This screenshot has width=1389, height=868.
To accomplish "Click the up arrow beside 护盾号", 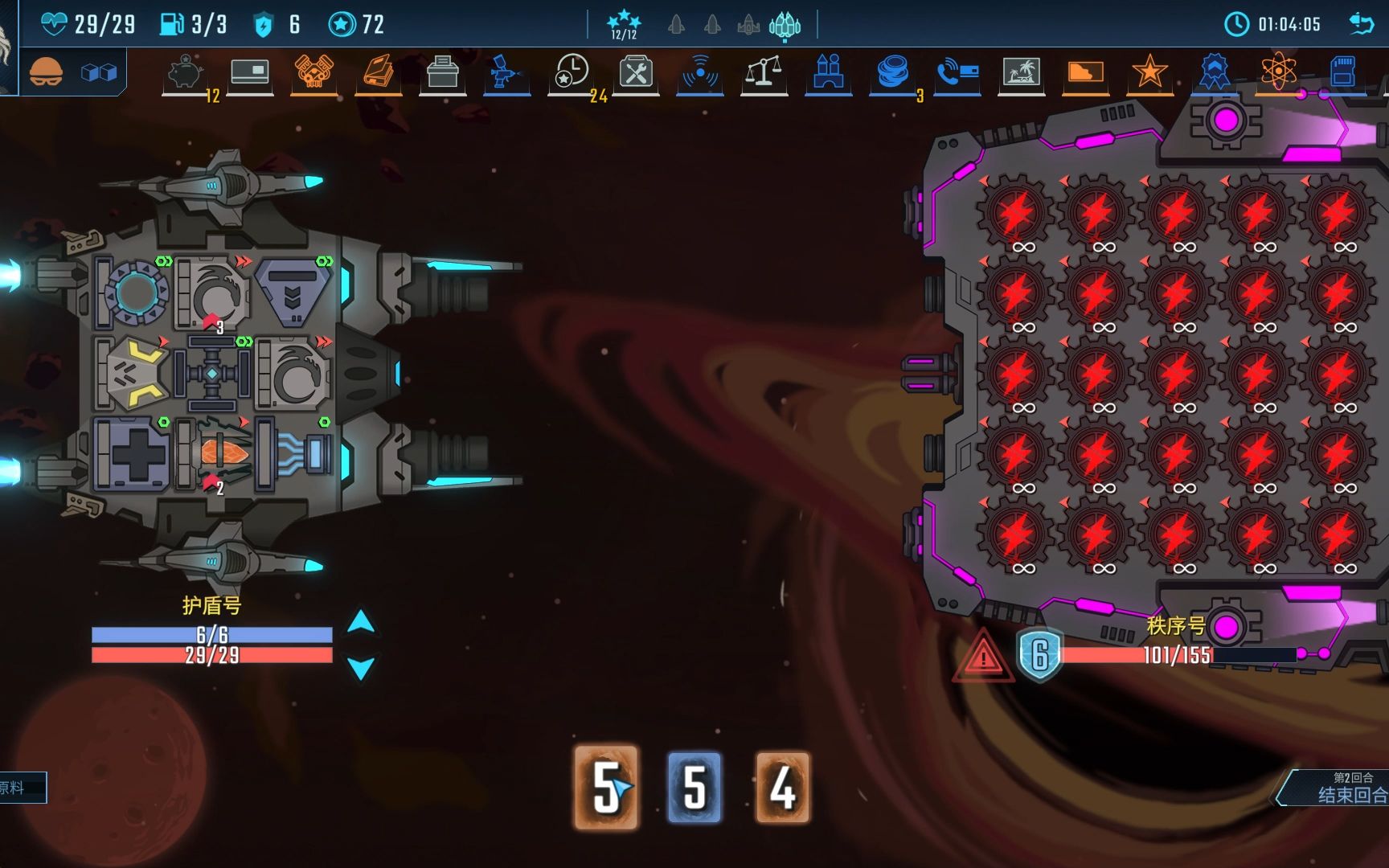I will click(361, 621).
